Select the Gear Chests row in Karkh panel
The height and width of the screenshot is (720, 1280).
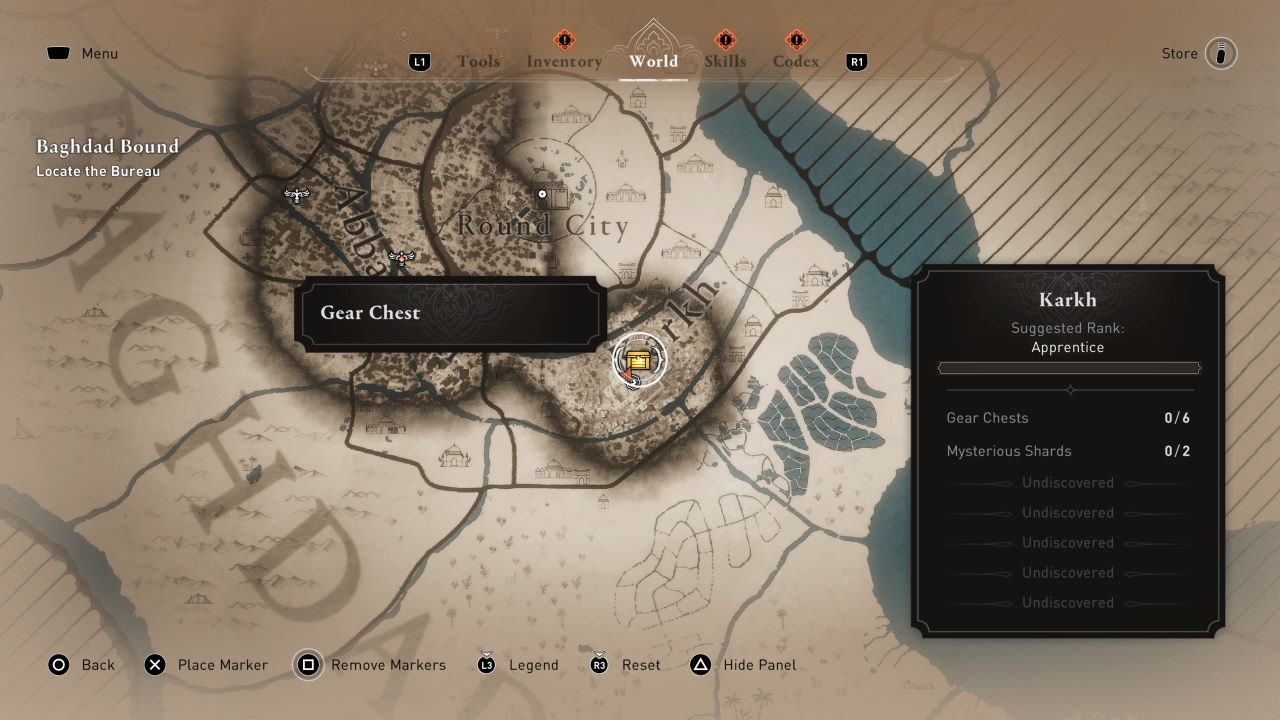pyautogui.click(x=1068, y=418)
